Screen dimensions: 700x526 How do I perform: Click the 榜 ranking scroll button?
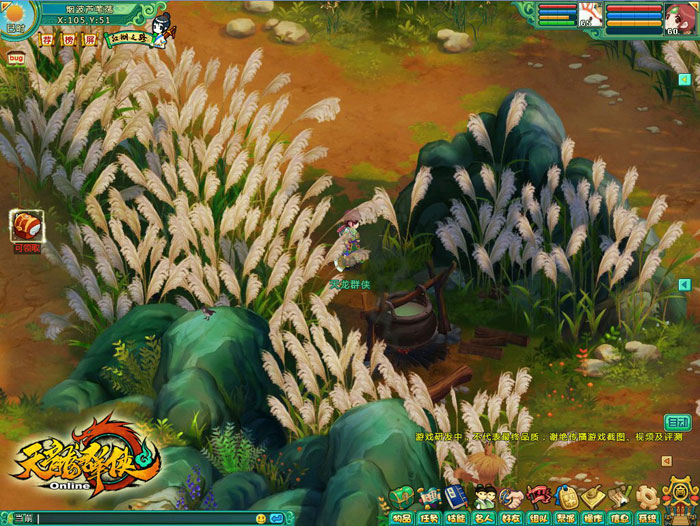point(69,40)
